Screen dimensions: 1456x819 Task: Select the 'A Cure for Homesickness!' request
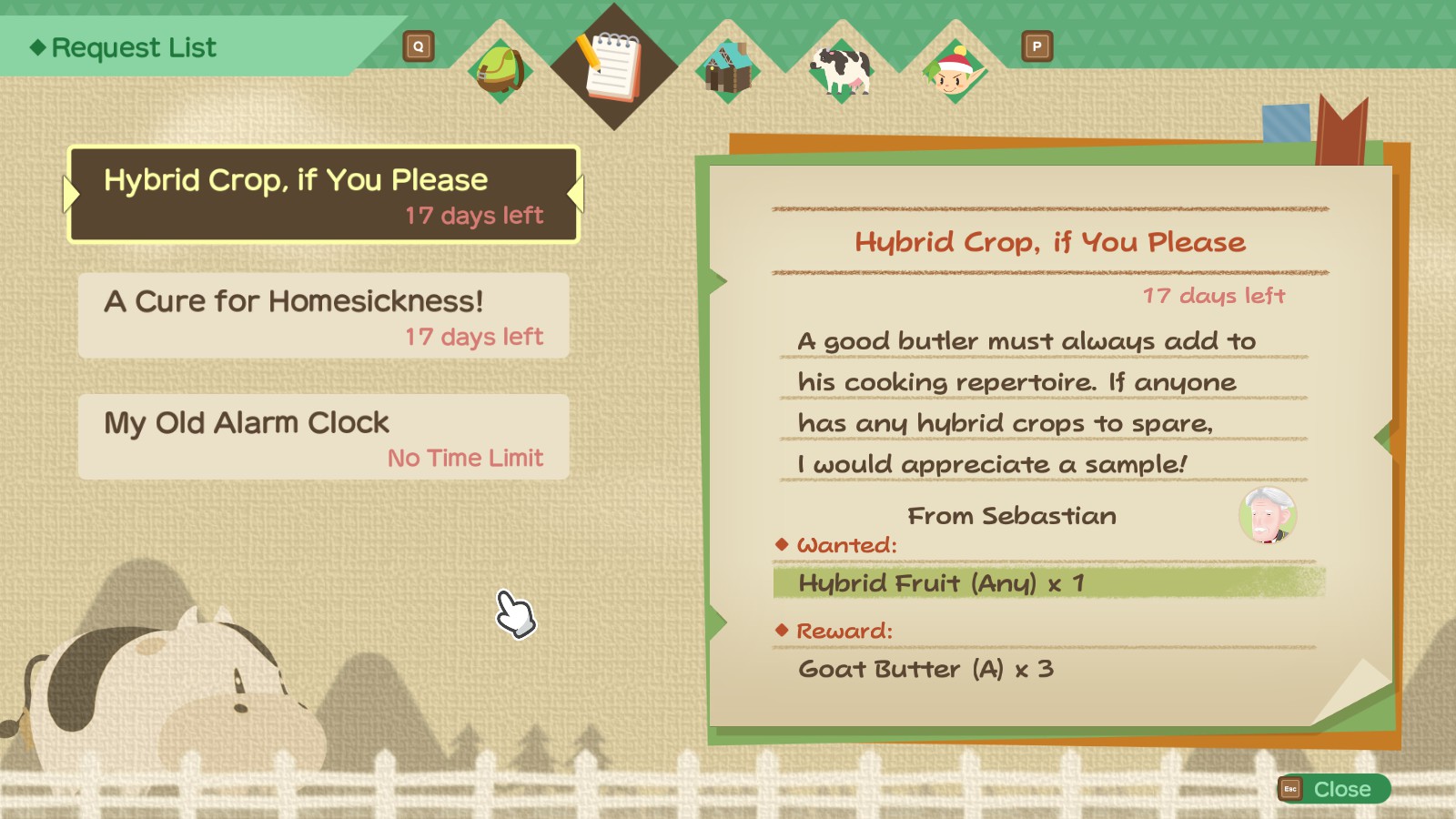(x=323, y=316)
